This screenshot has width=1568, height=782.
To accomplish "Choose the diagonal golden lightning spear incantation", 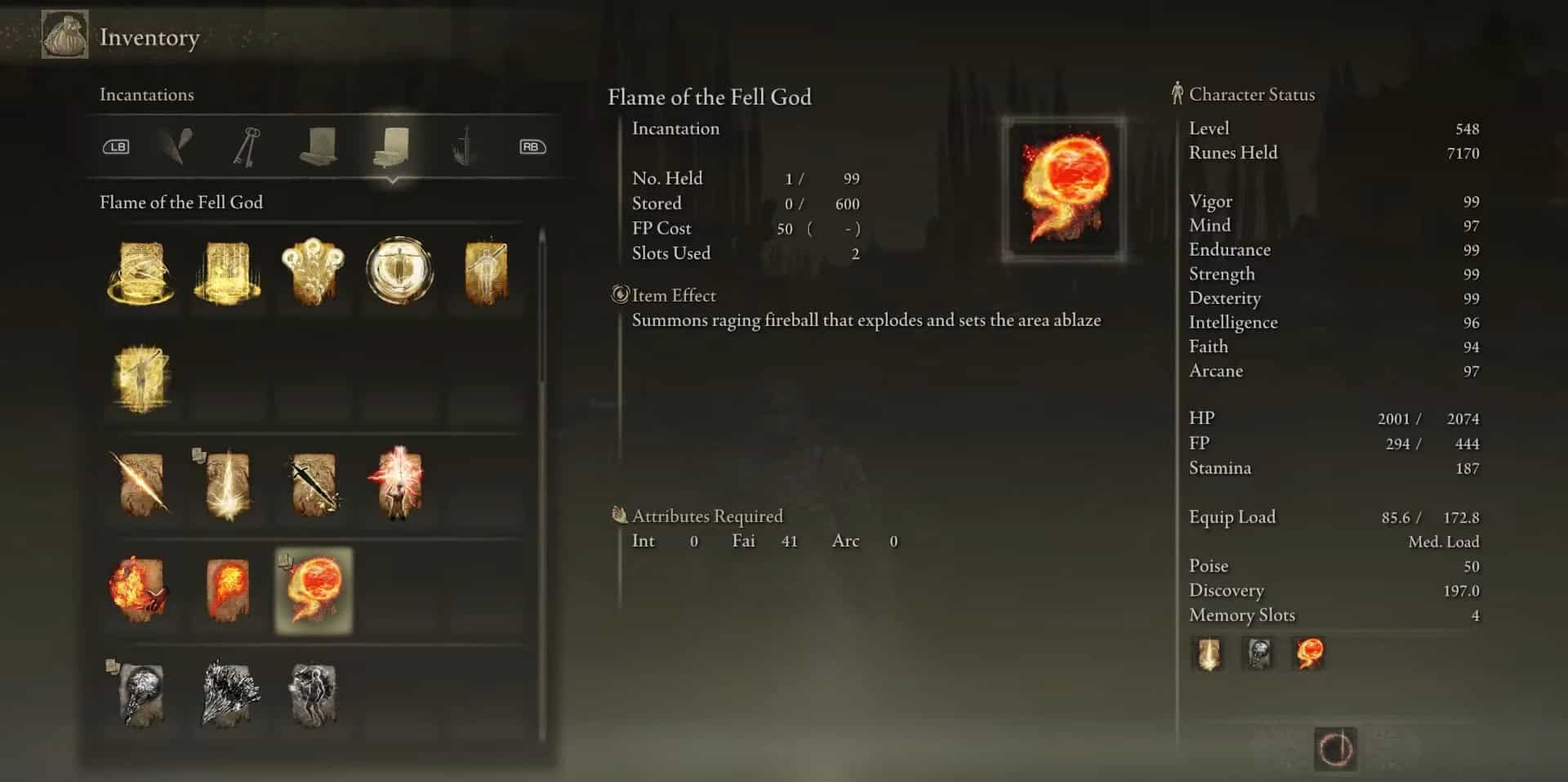I will click(x=141, y=484).
